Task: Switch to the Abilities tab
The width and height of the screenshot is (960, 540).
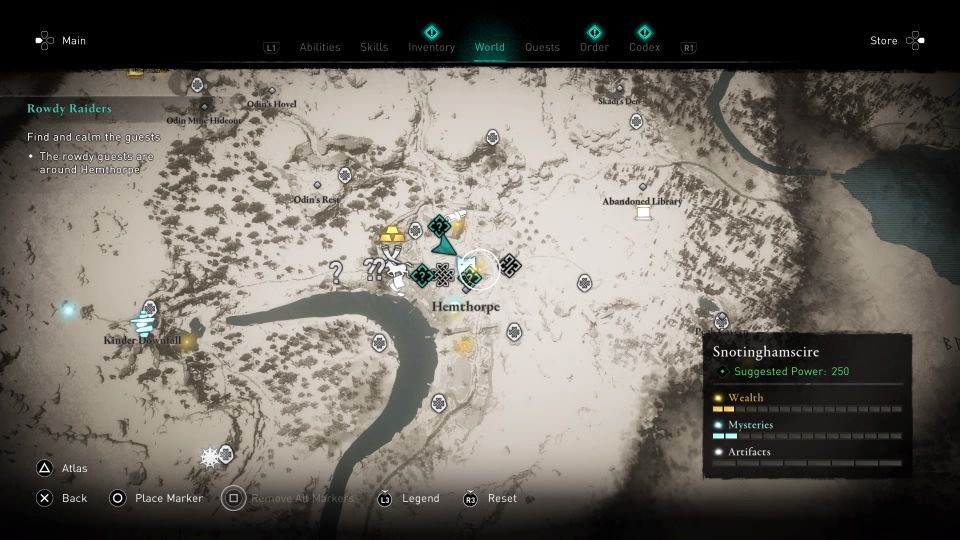Action: coord(320,47)
